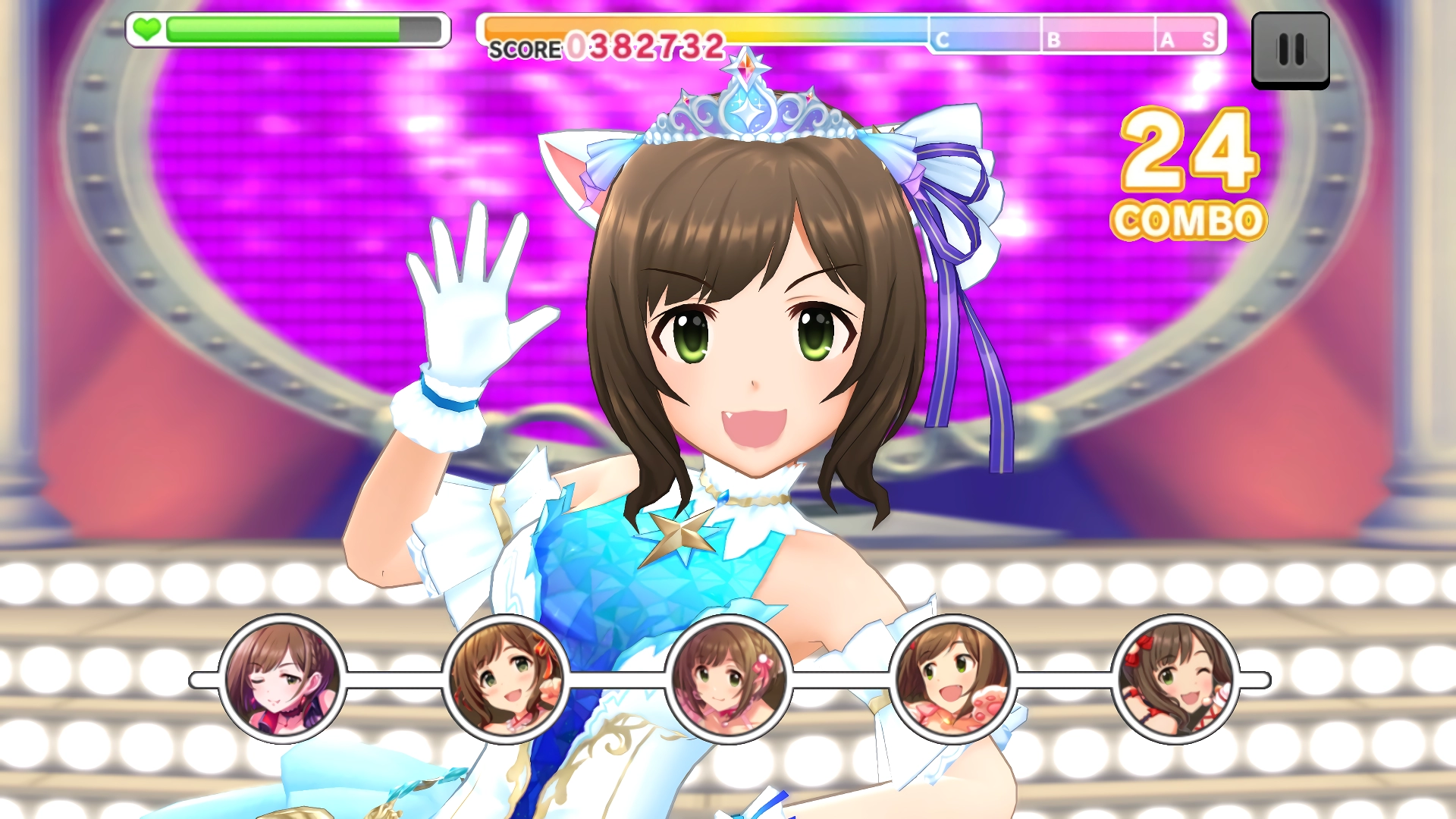The width and height of the screenshot is (1456, 819).
Task: Pause the live with the pause button
Action: tap(1290, 50)
